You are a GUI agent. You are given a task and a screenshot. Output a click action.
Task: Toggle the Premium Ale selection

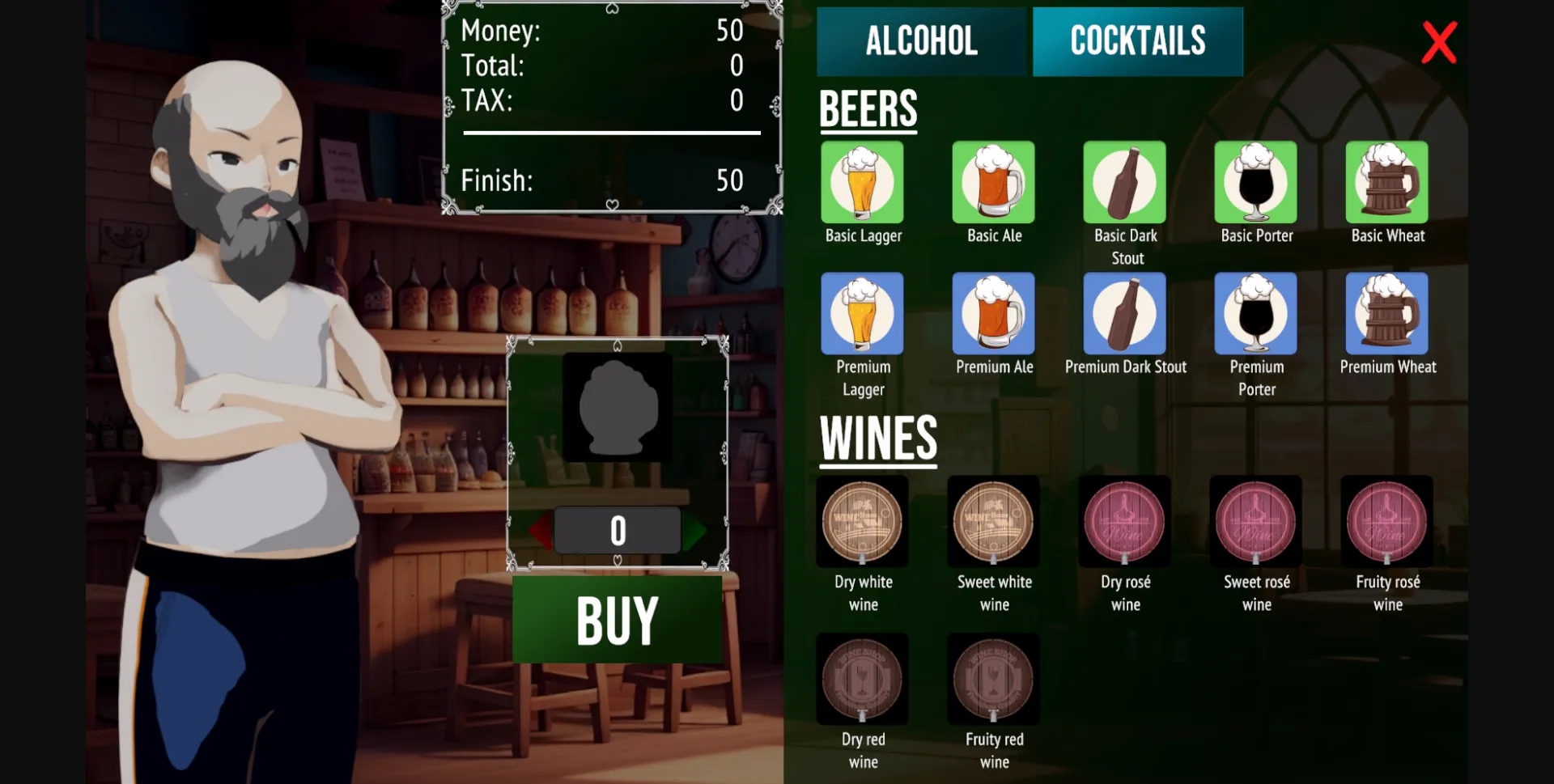pyautogui.click(x=994, y=315)
